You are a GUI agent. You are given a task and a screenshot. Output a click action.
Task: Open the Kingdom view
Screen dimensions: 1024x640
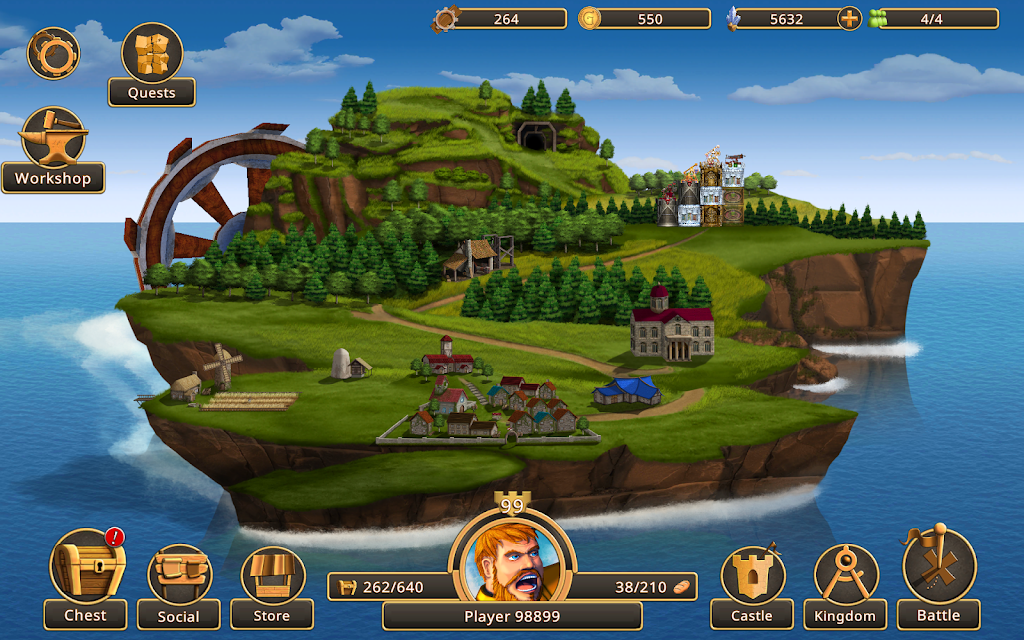(x=846, y=585)
